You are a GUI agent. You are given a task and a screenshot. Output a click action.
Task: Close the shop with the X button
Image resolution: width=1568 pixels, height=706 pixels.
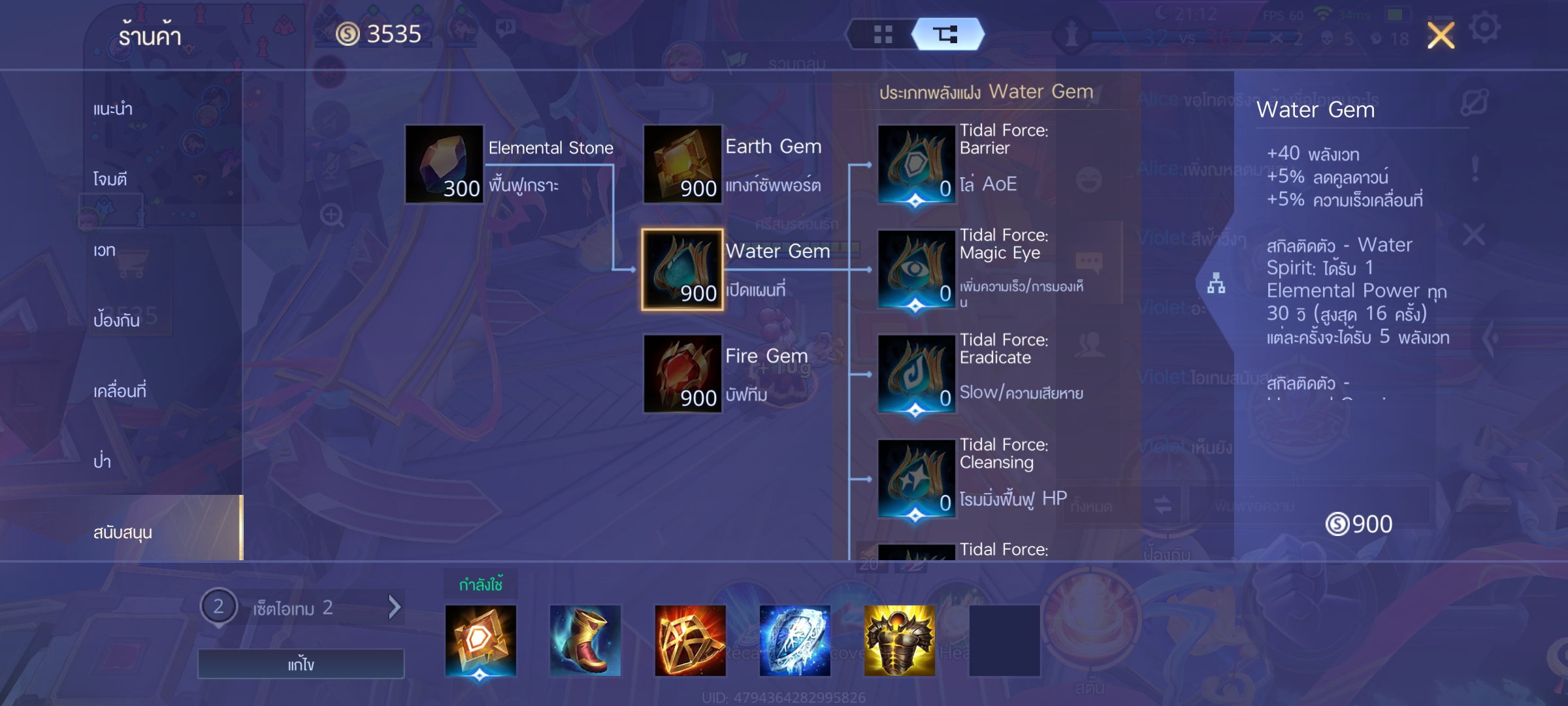pyautogui.click(x=1441, y=35)
